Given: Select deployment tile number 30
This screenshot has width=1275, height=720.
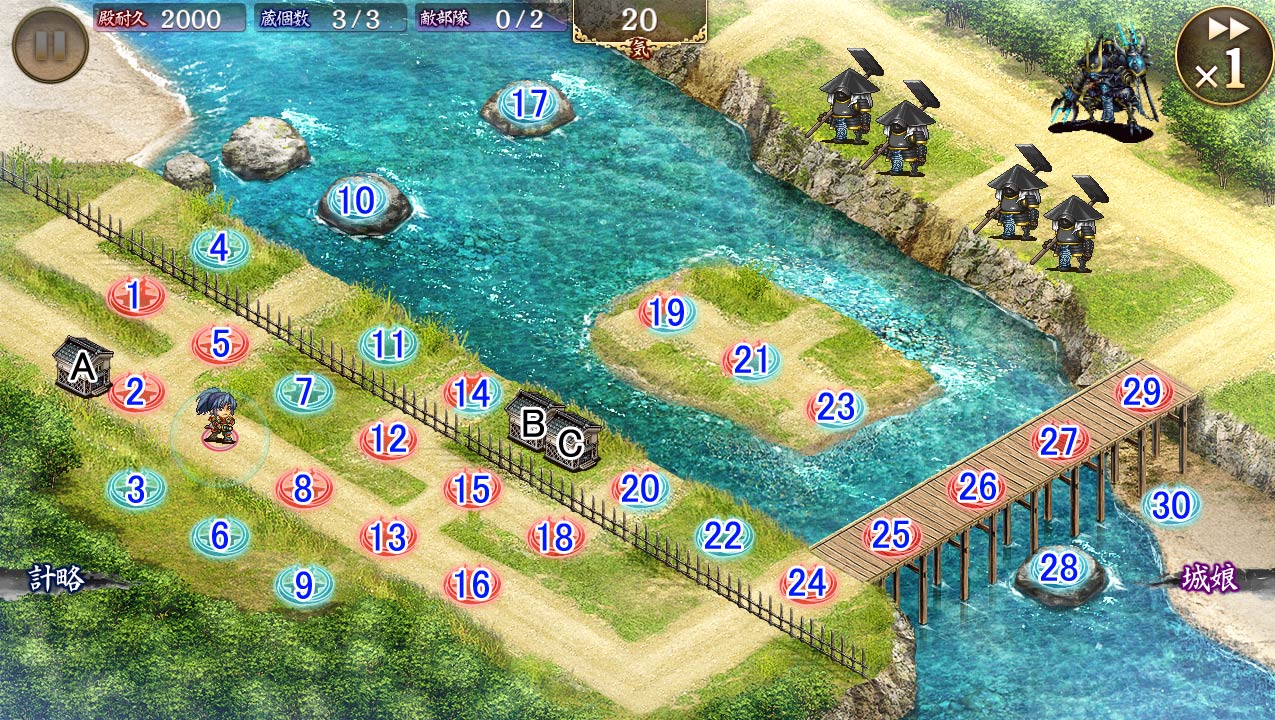Looking at the screenshot, I should pyautogui.click(x=1170, y=505).
